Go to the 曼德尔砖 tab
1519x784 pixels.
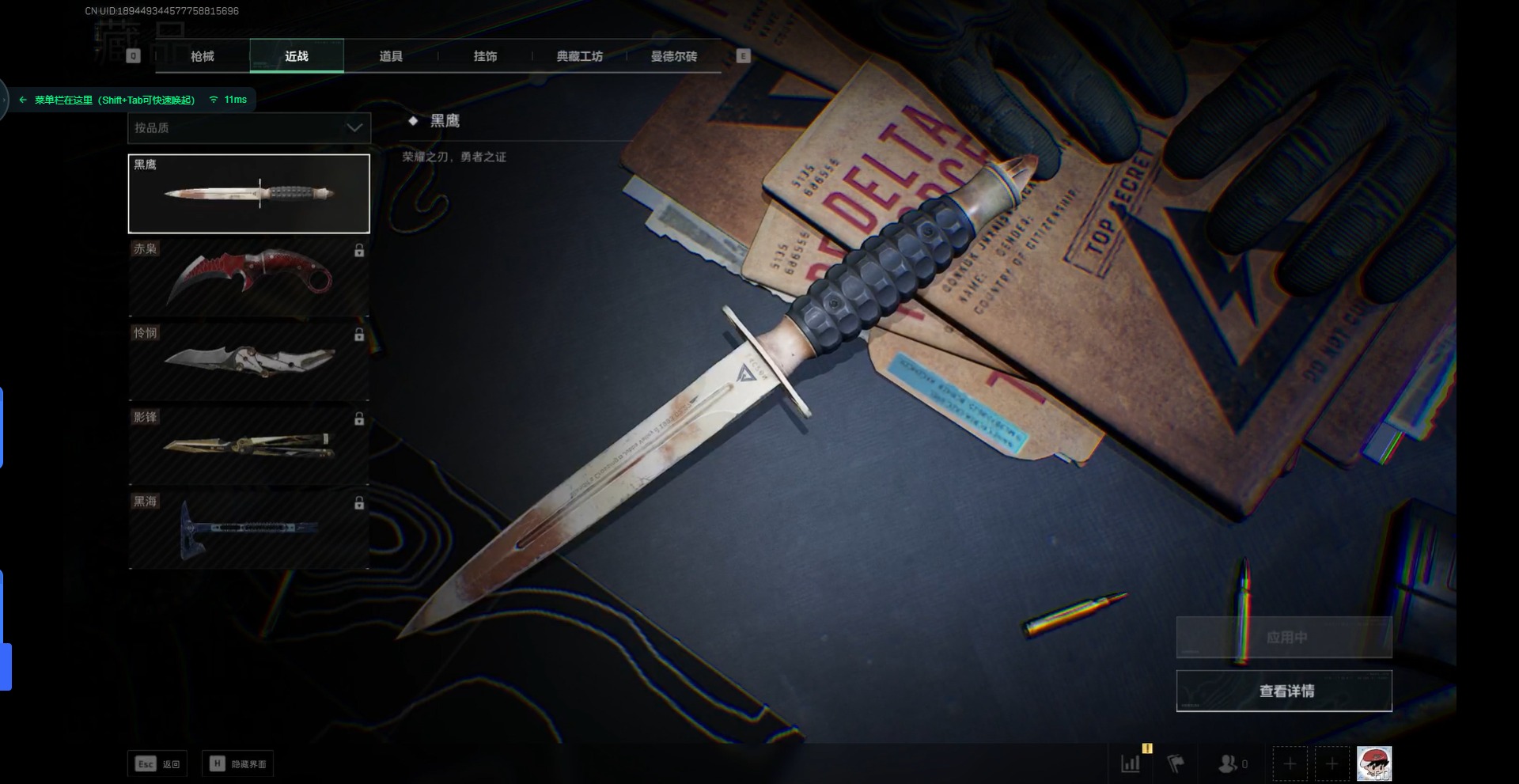coord(673,56)
